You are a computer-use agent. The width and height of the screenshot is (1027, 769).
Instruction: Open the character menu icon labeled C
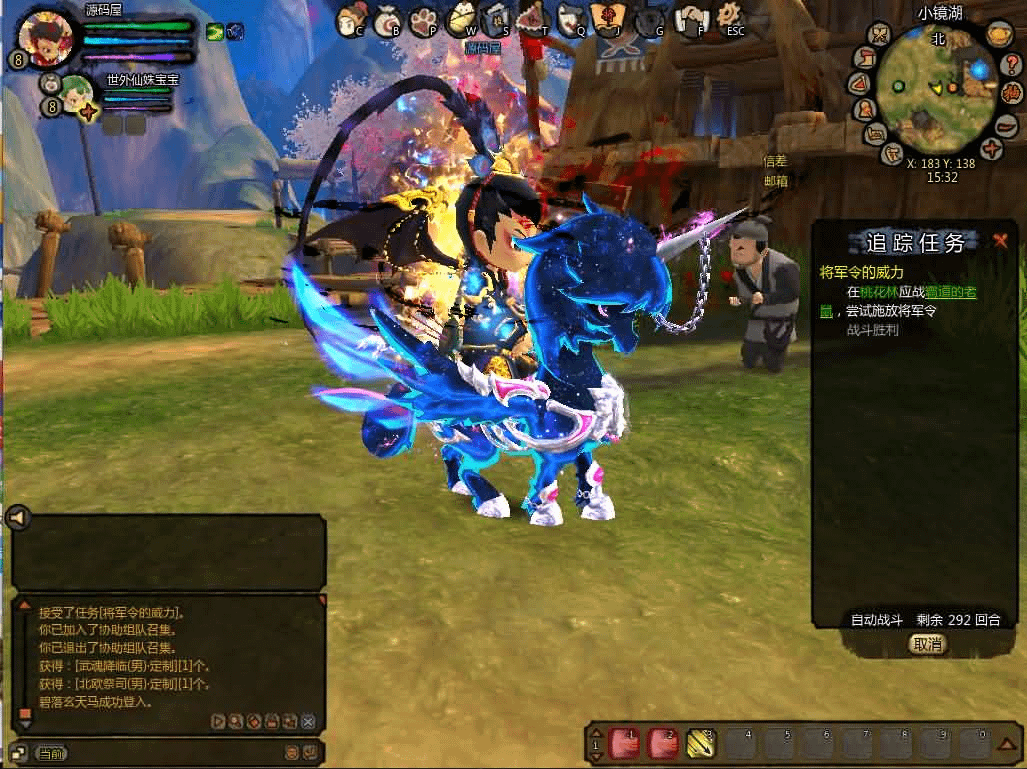349,19
